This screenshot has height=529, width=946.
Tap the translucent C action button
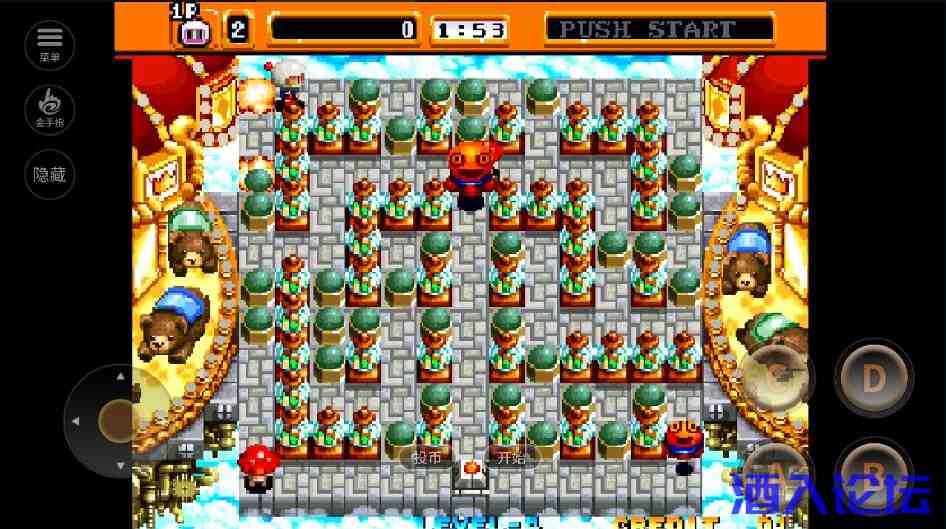click(777, 378)
